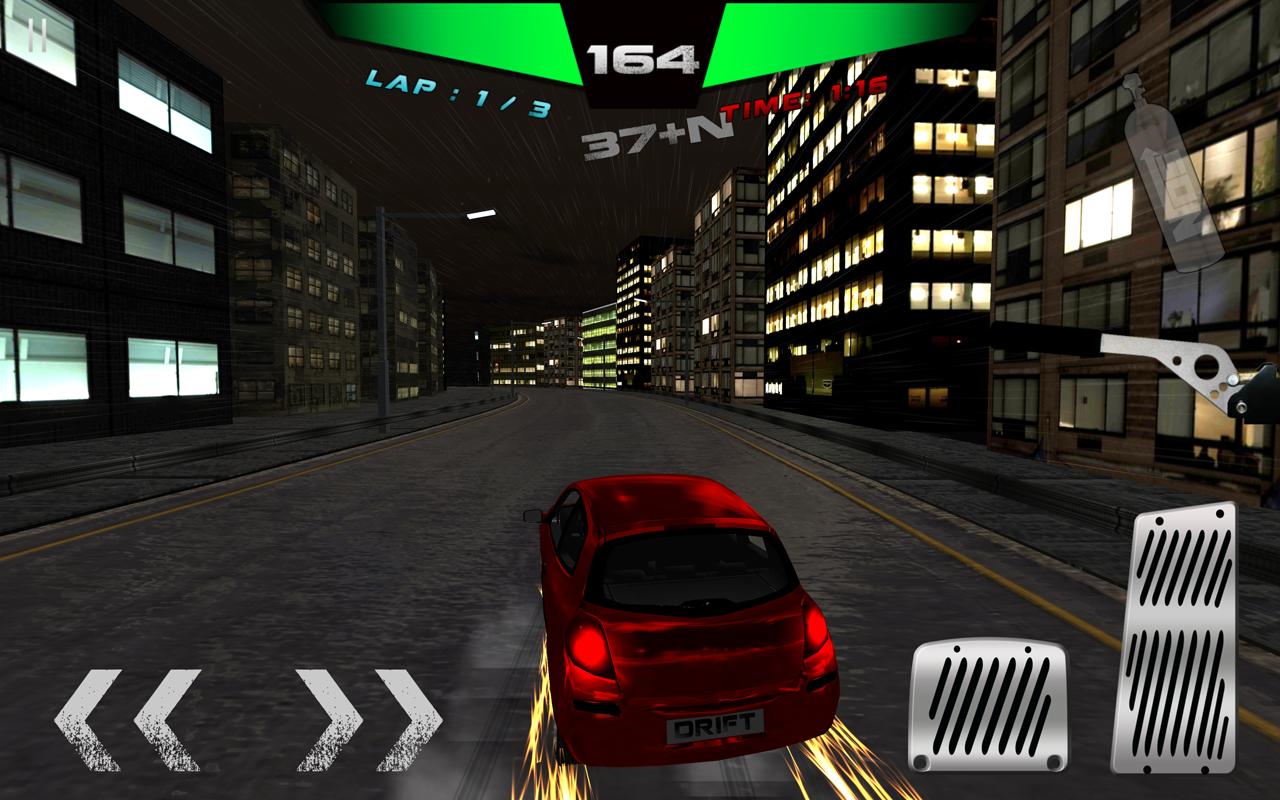The width and height of the screenshot is (1280, 800).
Task: Pause the race
Action: [36, 38]
